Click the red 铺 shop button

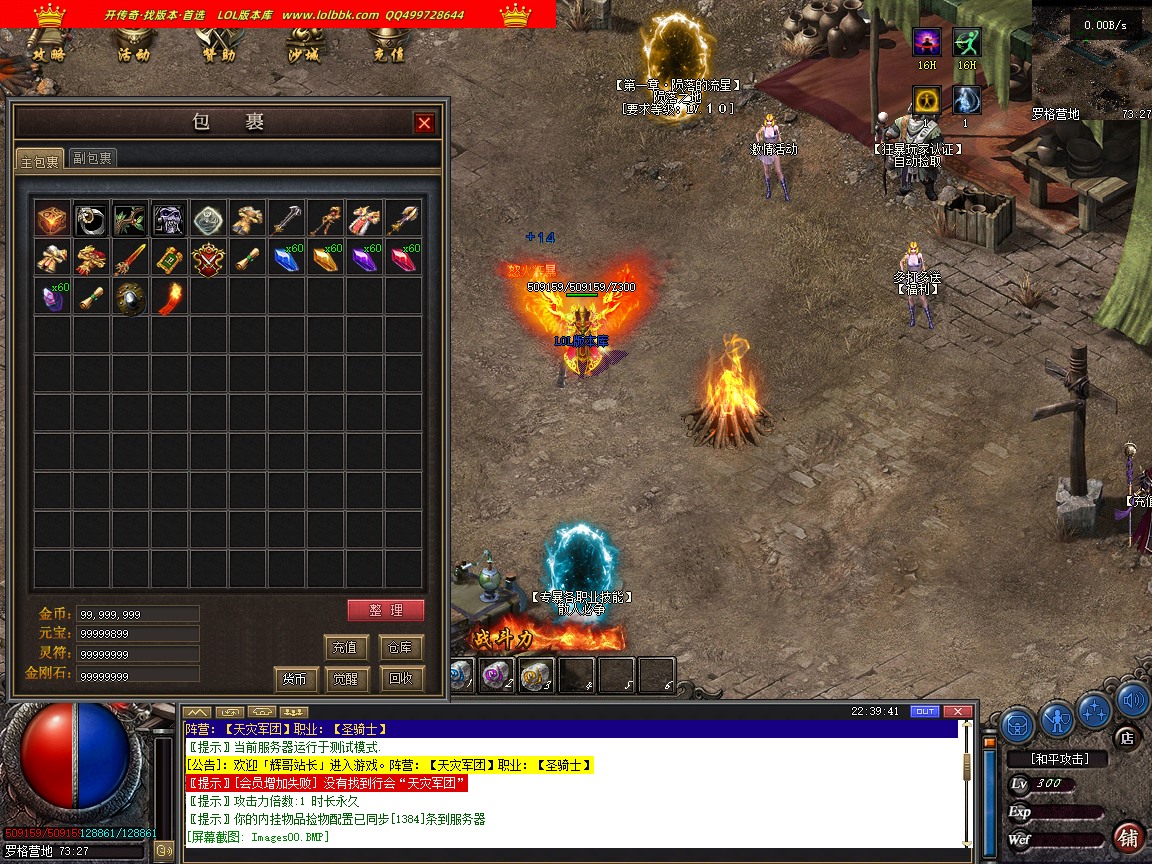coord(1129,838)
